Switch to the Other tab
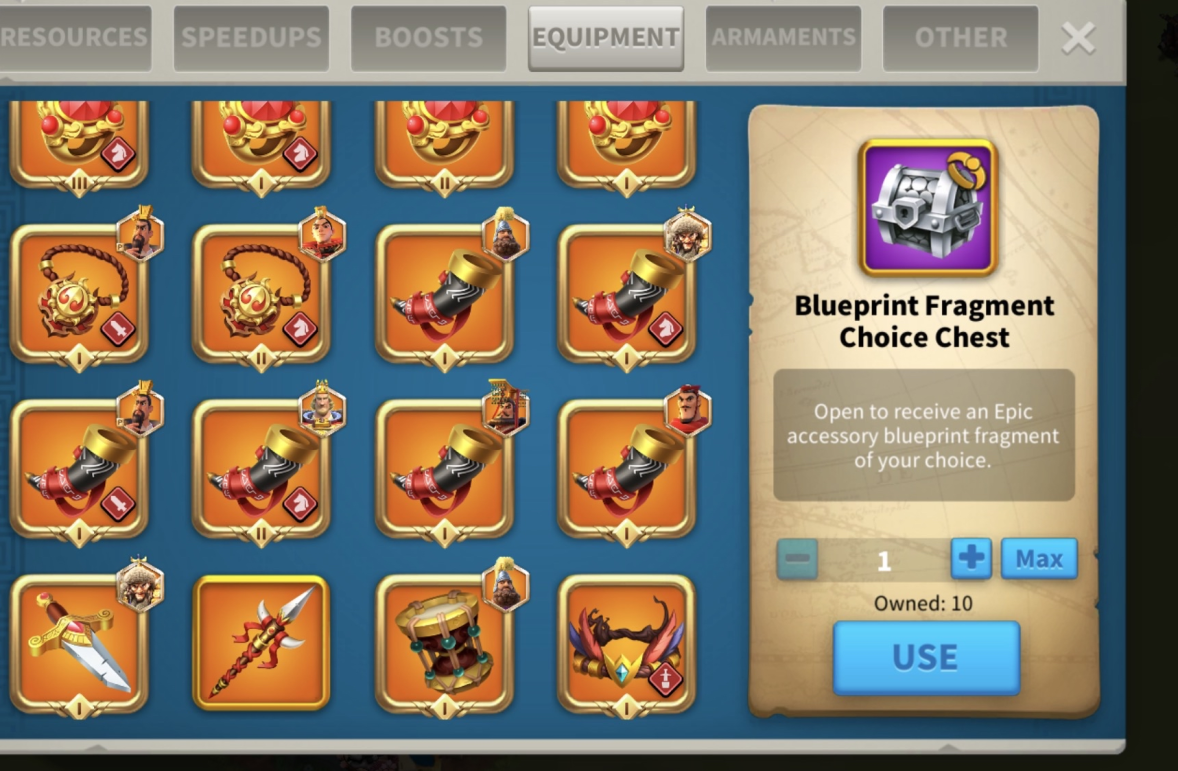 pos(960,38)
